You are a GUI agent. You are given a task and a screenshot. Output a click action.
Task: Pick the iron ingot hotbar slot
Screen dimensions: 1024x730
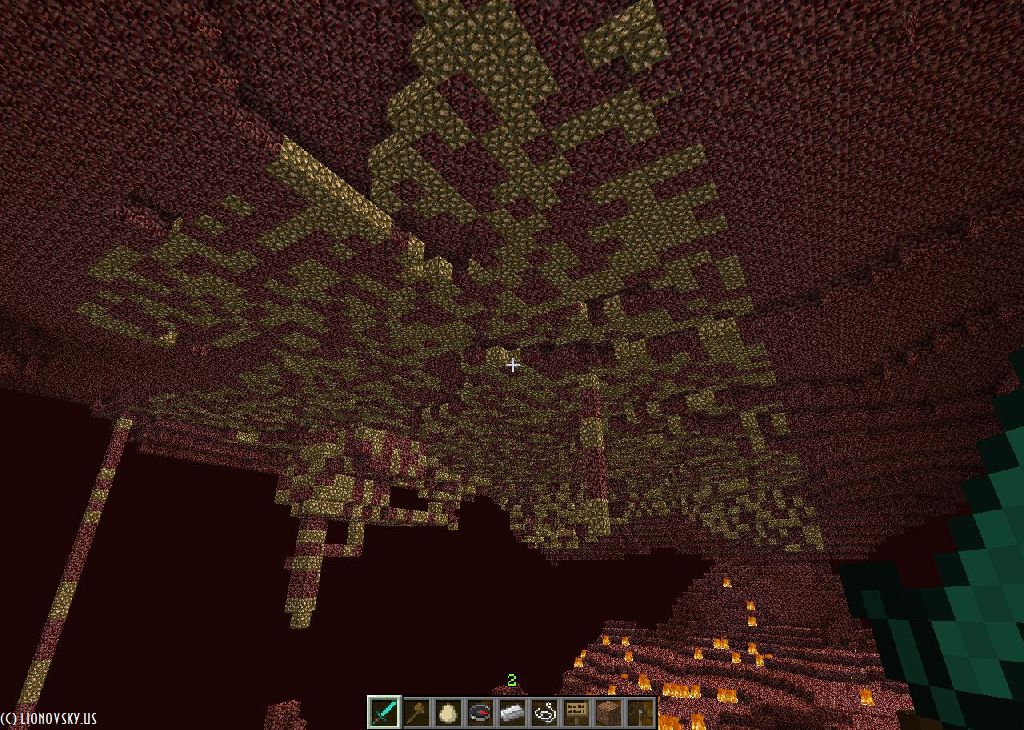[512, 712]
